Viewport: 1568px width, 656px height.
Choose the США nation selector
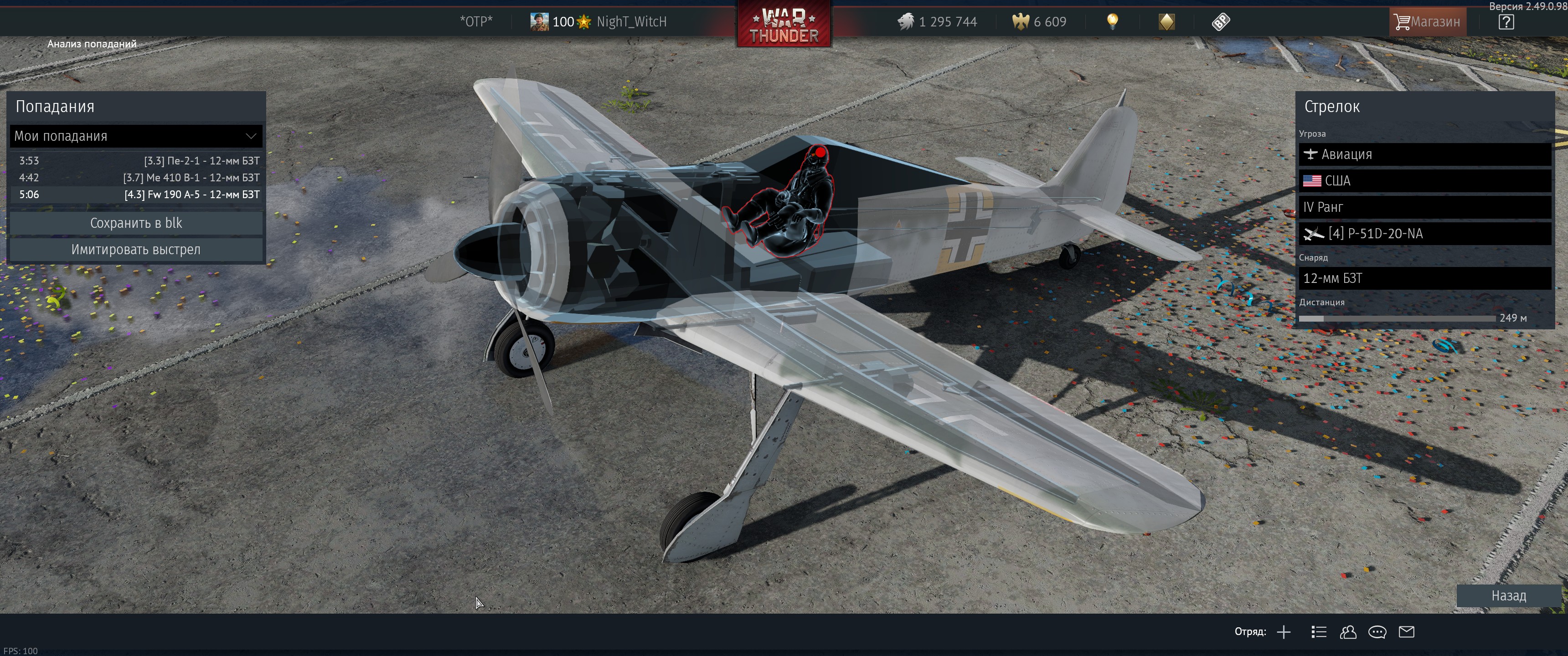tap(1424, 181)
